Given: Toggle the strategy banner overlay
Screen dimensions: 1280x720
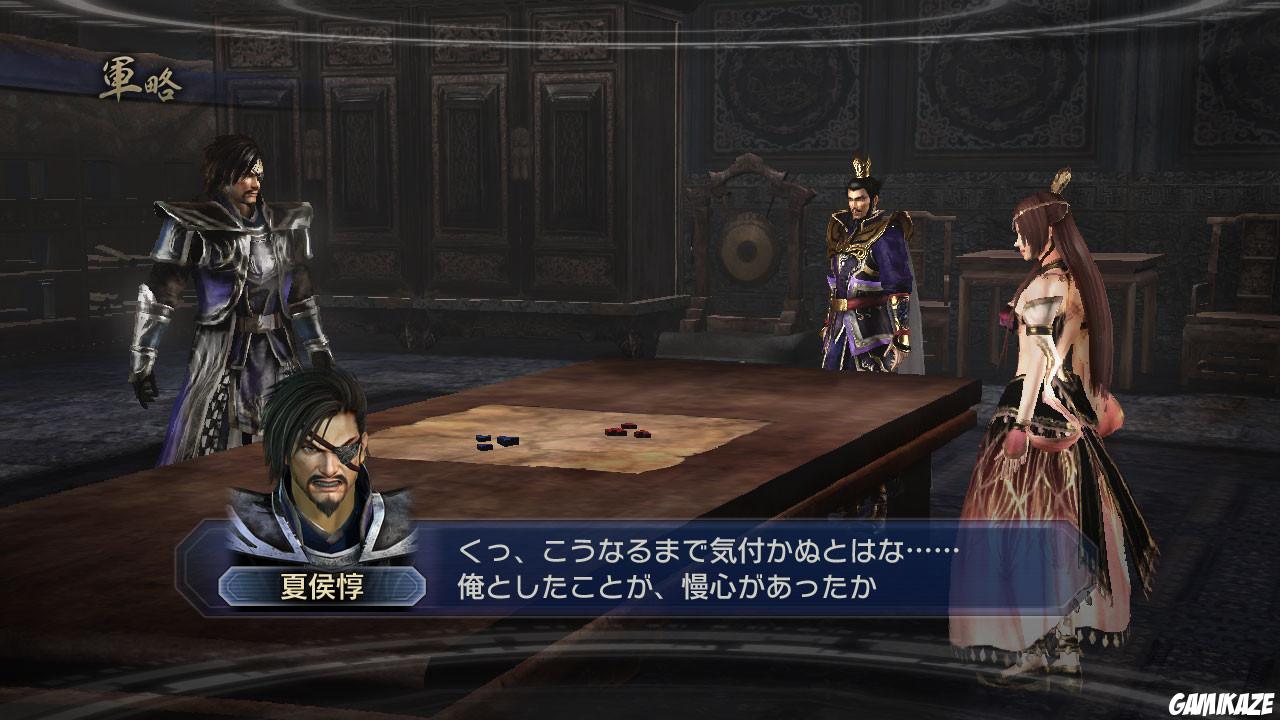Looking at the screenshot, I should pos(140,80).
